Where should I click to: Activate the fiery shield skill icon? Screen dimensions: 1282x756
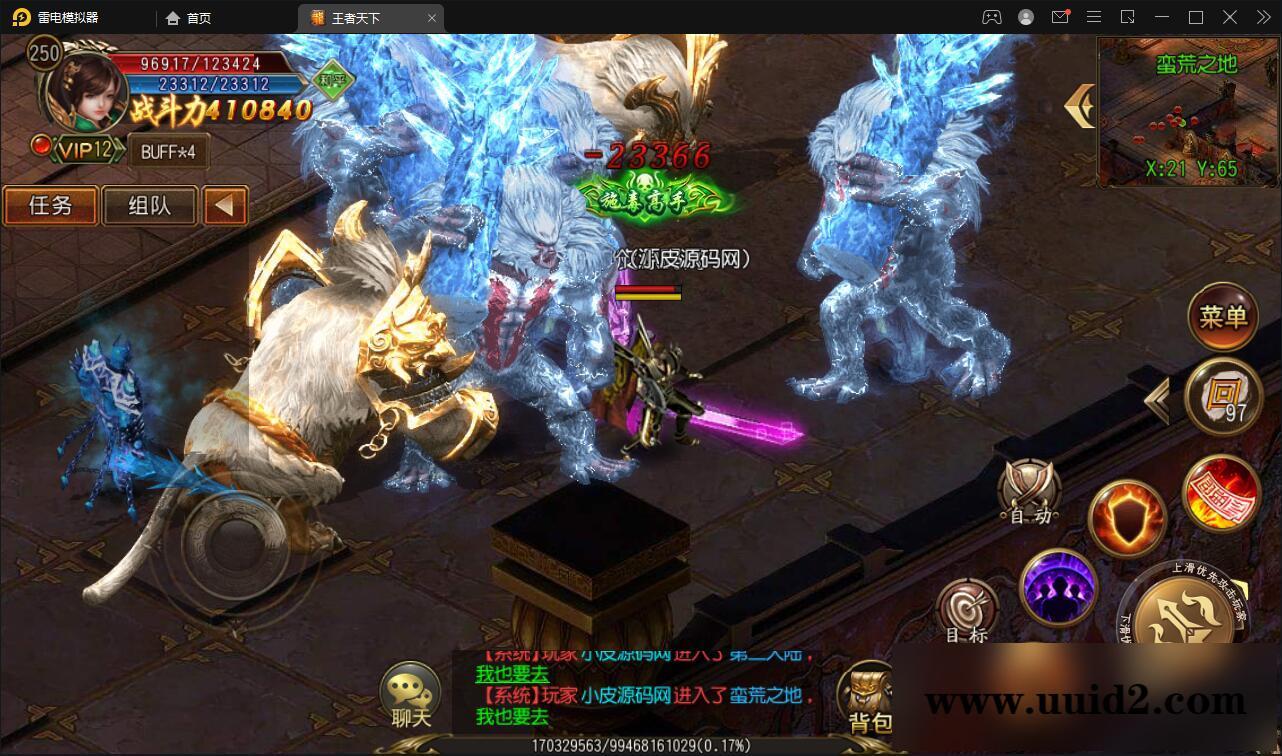tap(1128, 518)
